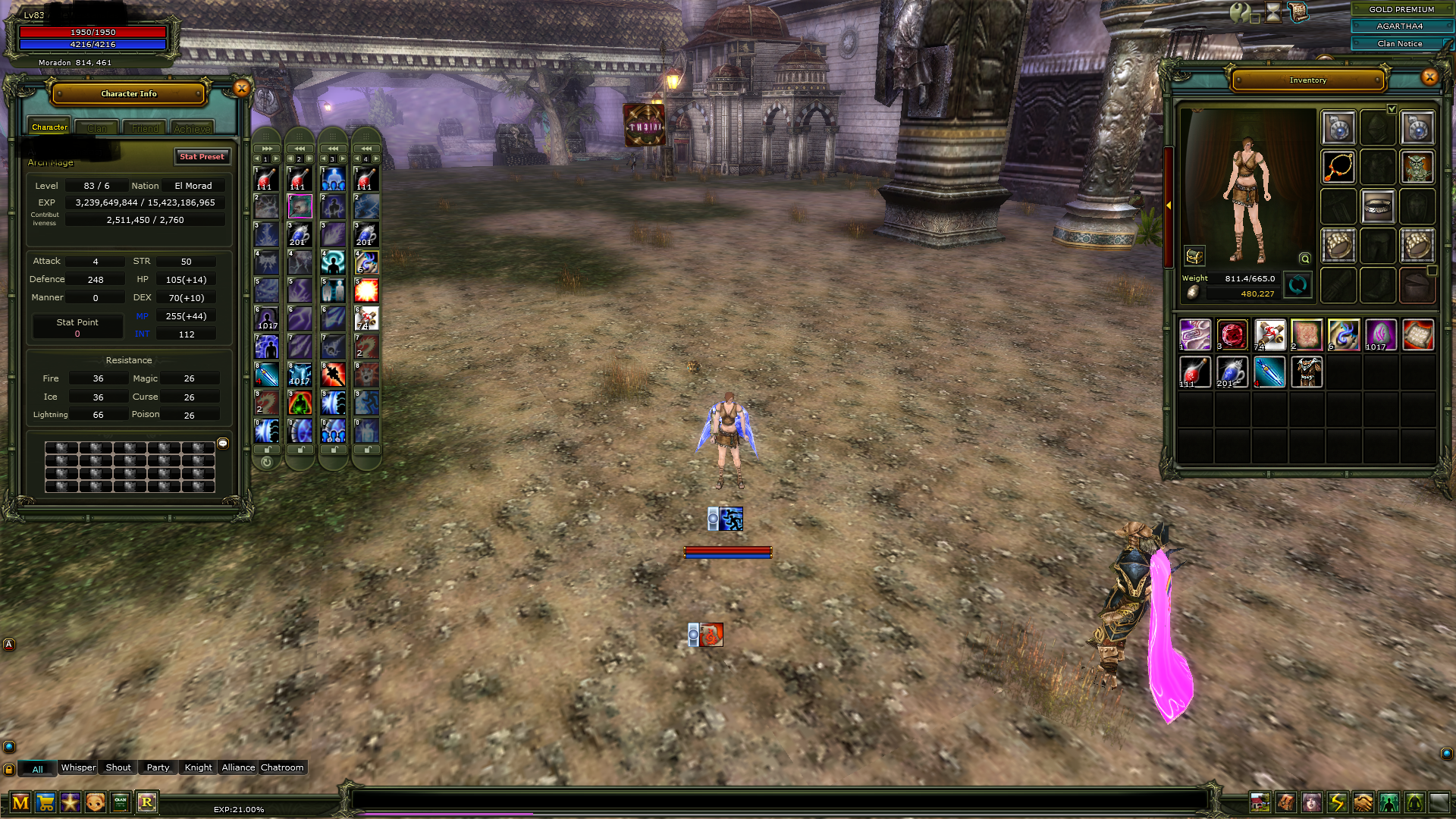The image size is (1456, 819).
Task: Switch chat to the Party channel
Action: [158, 767]
